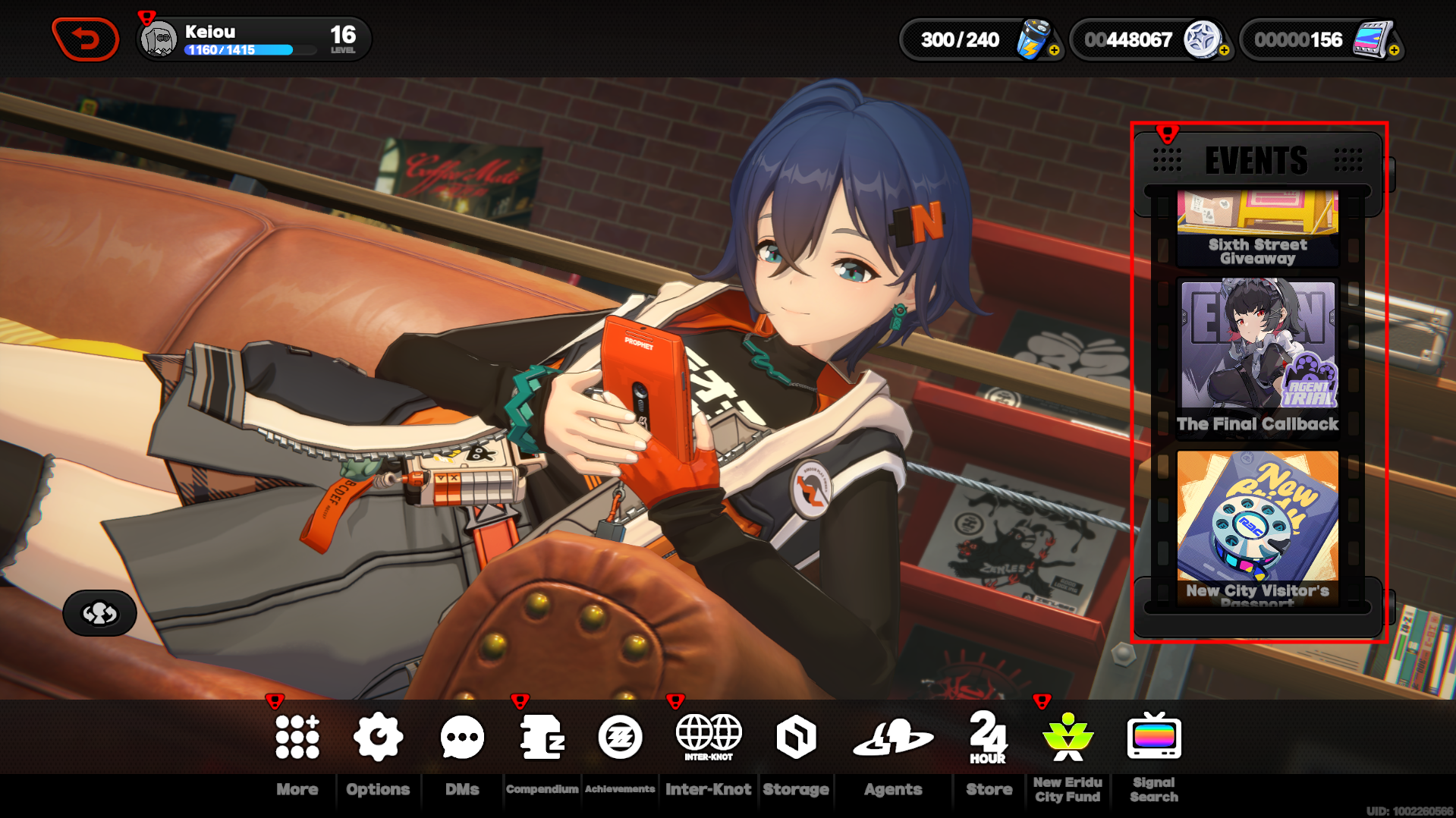This screenshot has width=1456, height=818.
Task: Click the red back arrow button
Action: (86, 39)
